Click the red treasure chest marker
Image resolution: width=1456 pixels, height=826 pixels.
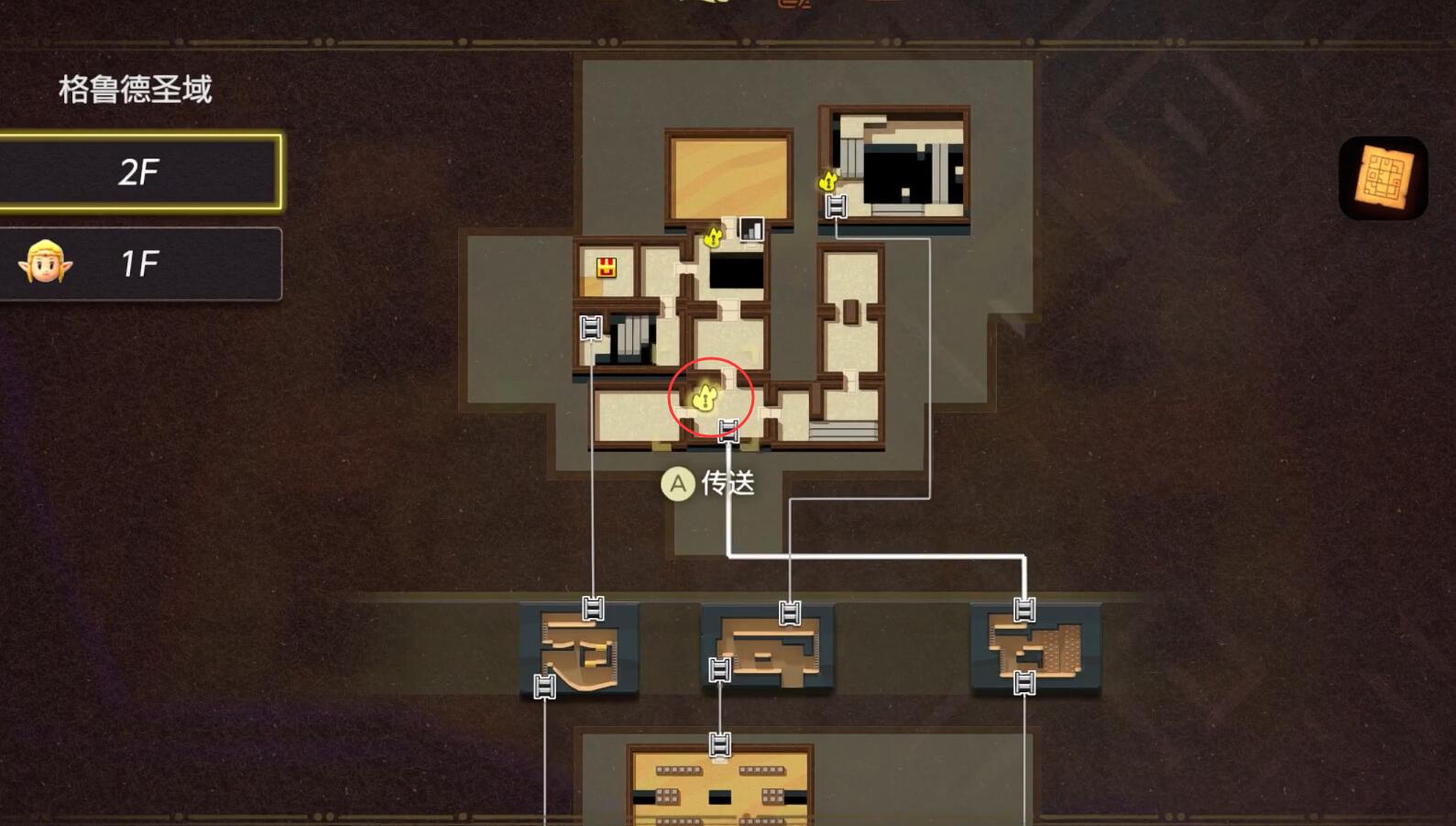tap(606, 268)
